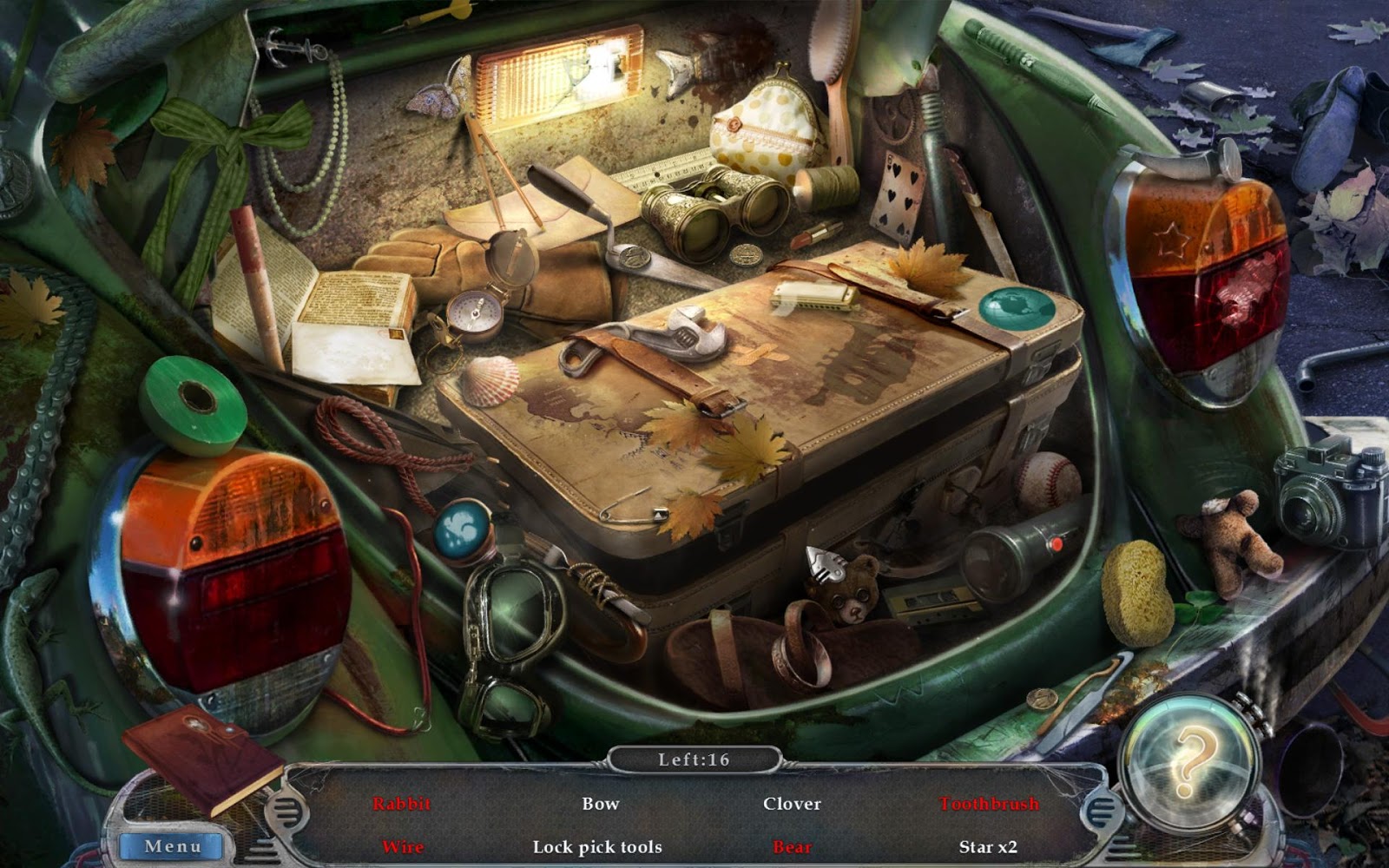Expand the Left:16 counter banner

pos(694,757)
